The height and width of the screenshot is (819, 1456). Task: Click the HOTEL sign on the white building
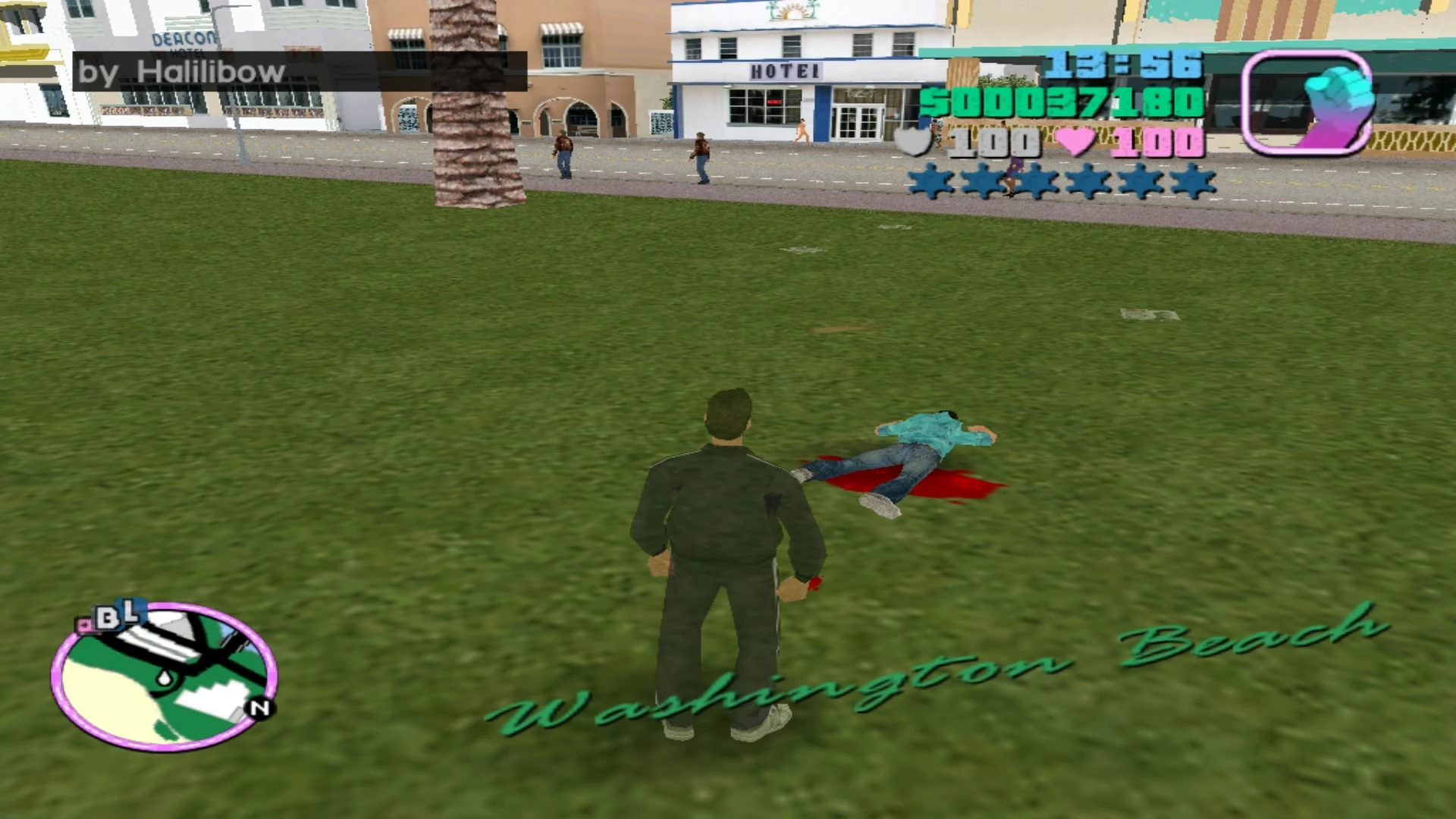point(785,71)
